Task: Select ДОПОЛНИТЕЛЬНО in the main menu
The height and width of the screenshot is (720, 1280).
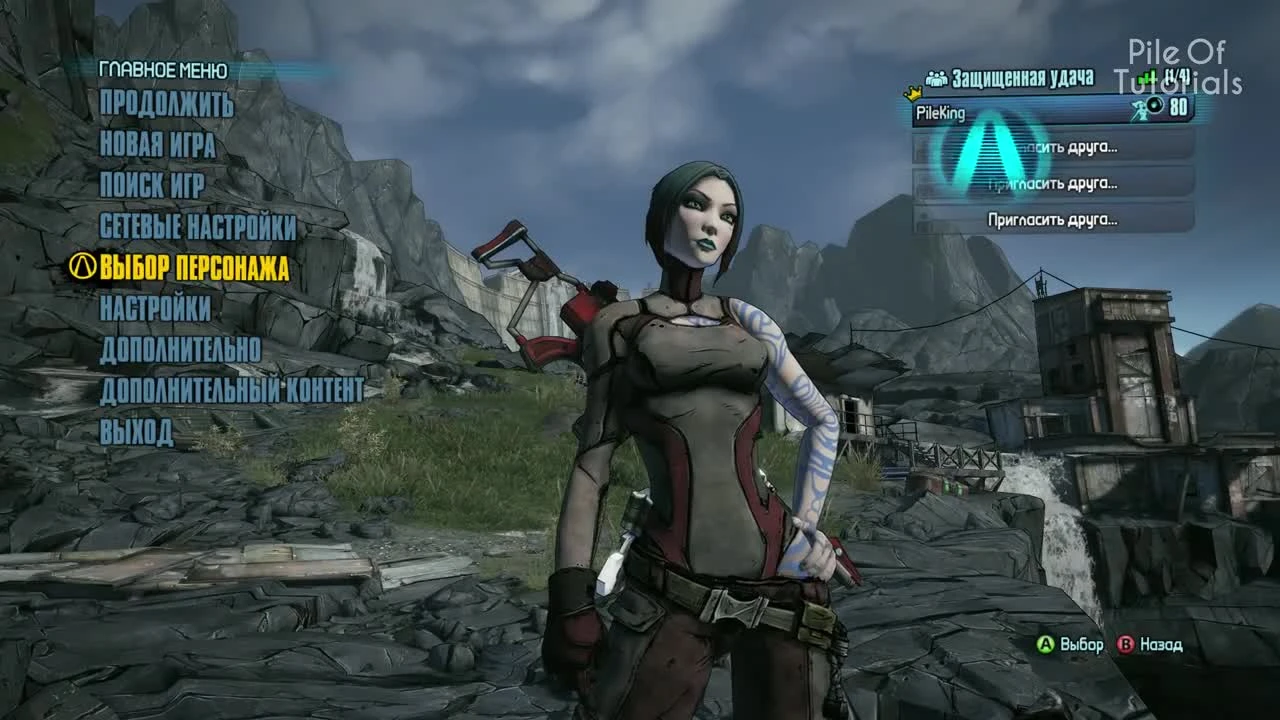Action: pos(183,346)
